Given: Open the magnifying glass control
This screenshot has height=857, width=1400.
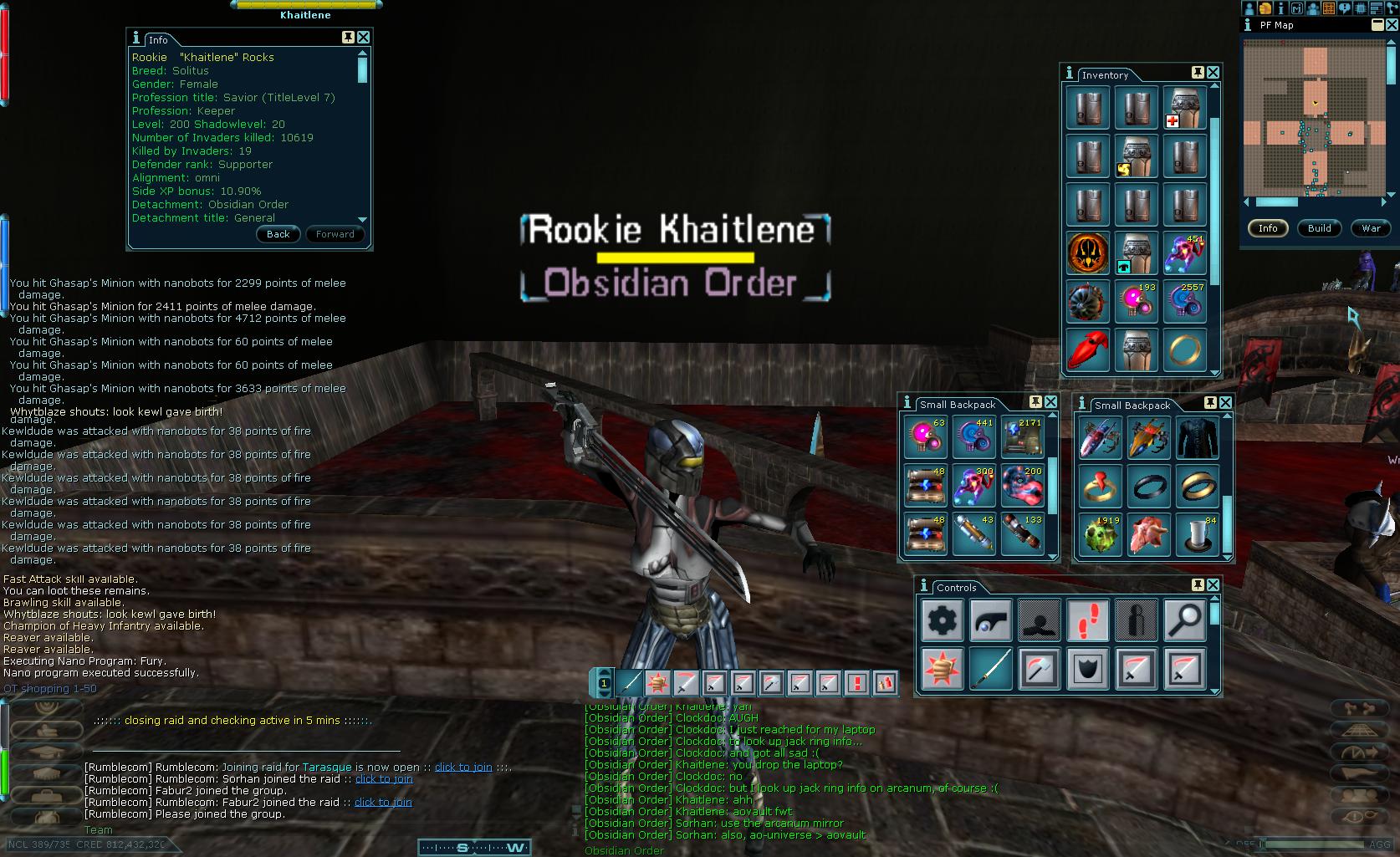Looking at the screenshot, I should point(1184,620).
